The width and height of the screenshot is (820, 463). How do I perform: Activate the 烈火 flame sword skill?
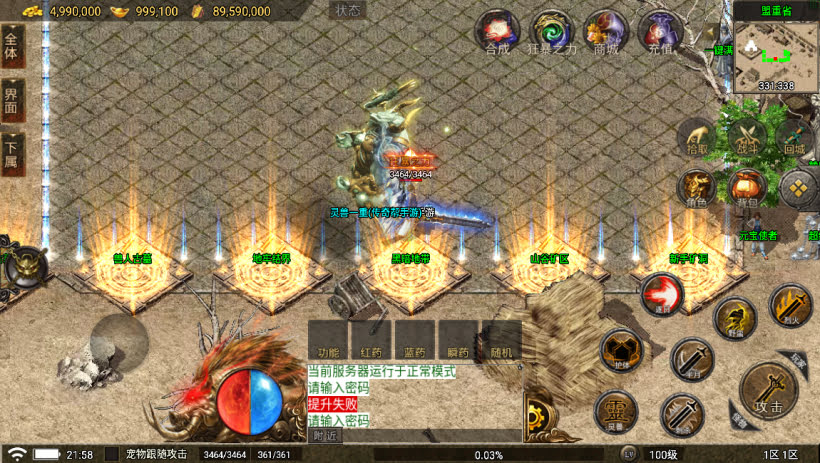[790, 305]
